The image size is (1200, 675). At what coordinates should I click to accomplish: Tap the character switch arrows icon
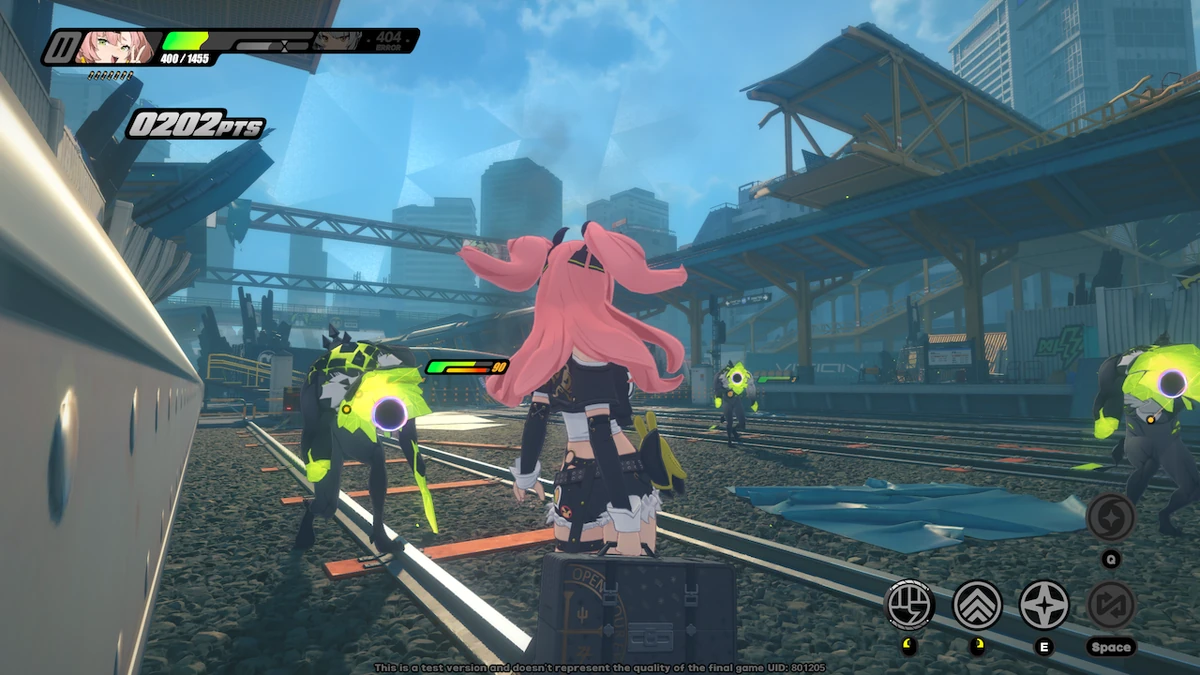pyautogui.click(x=1111, y=604)
